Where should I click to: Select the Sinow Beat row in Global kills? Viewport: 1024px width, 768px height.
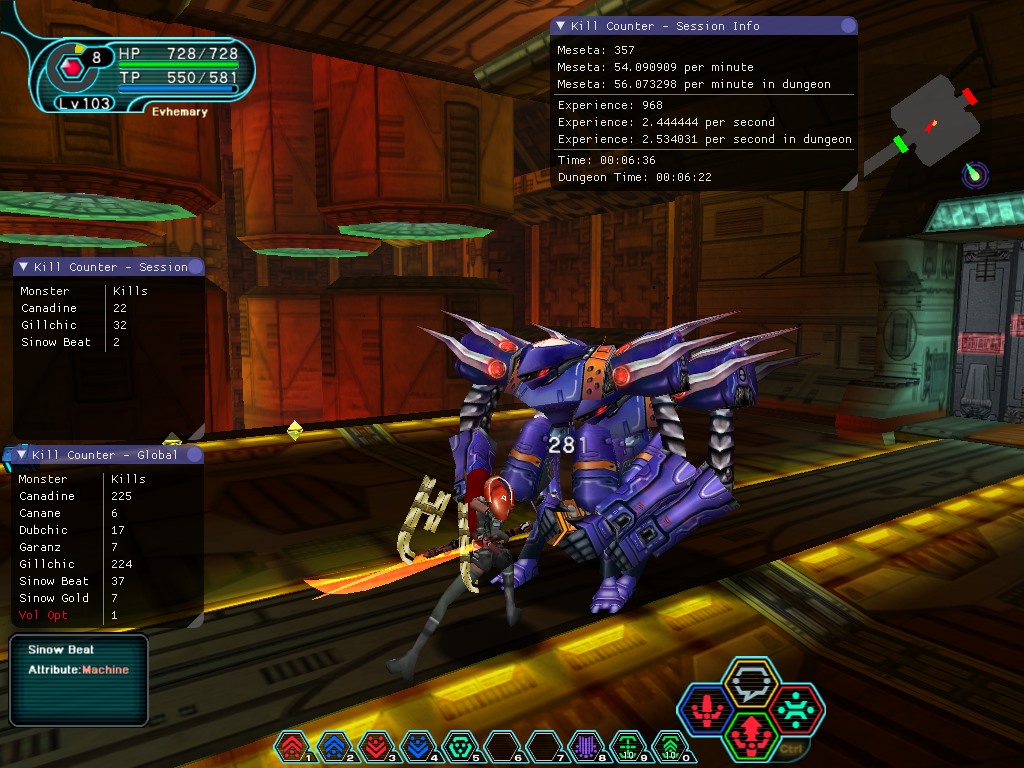[x=54, y=581]
